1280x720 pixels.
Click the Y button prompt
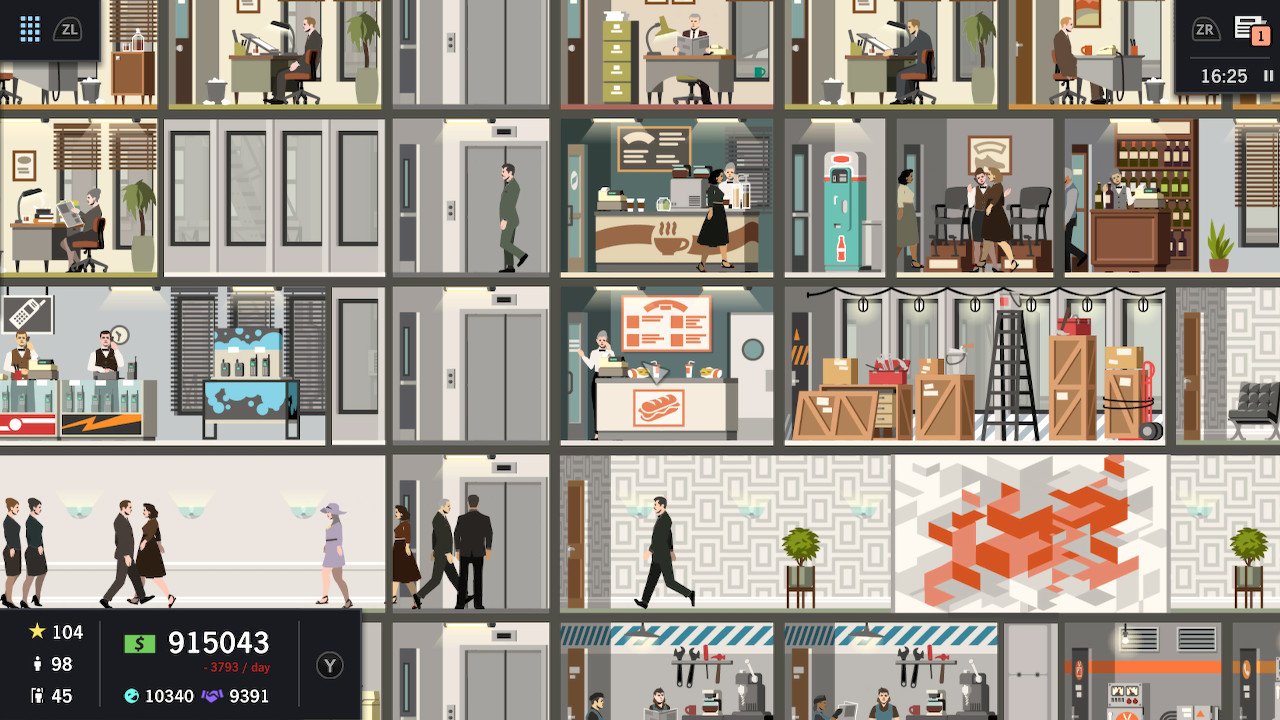click(x=330, y=666)
